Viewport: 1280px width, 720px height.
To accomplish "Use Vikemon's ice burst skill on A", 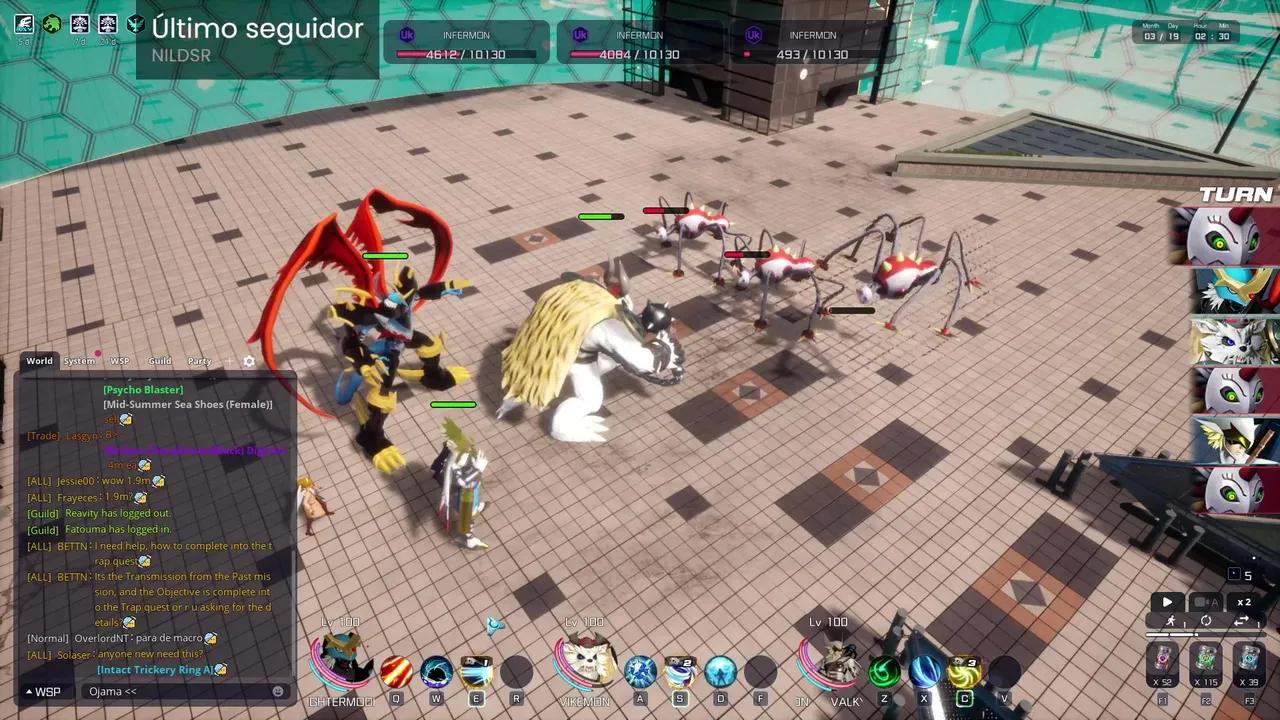I will coord(640,672).
